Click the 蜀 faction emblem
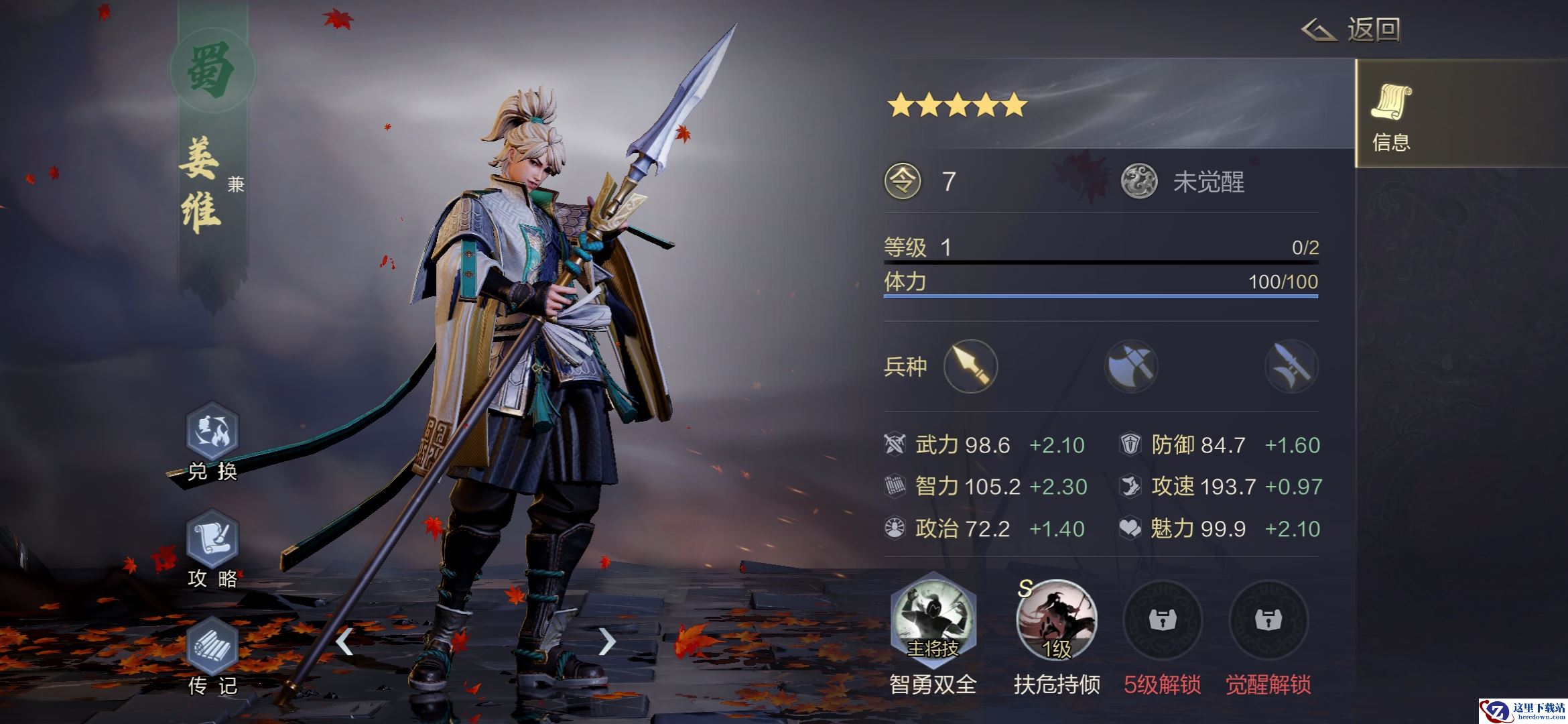The height and width of the screenshot is (724, 1568). coord(212,70)
